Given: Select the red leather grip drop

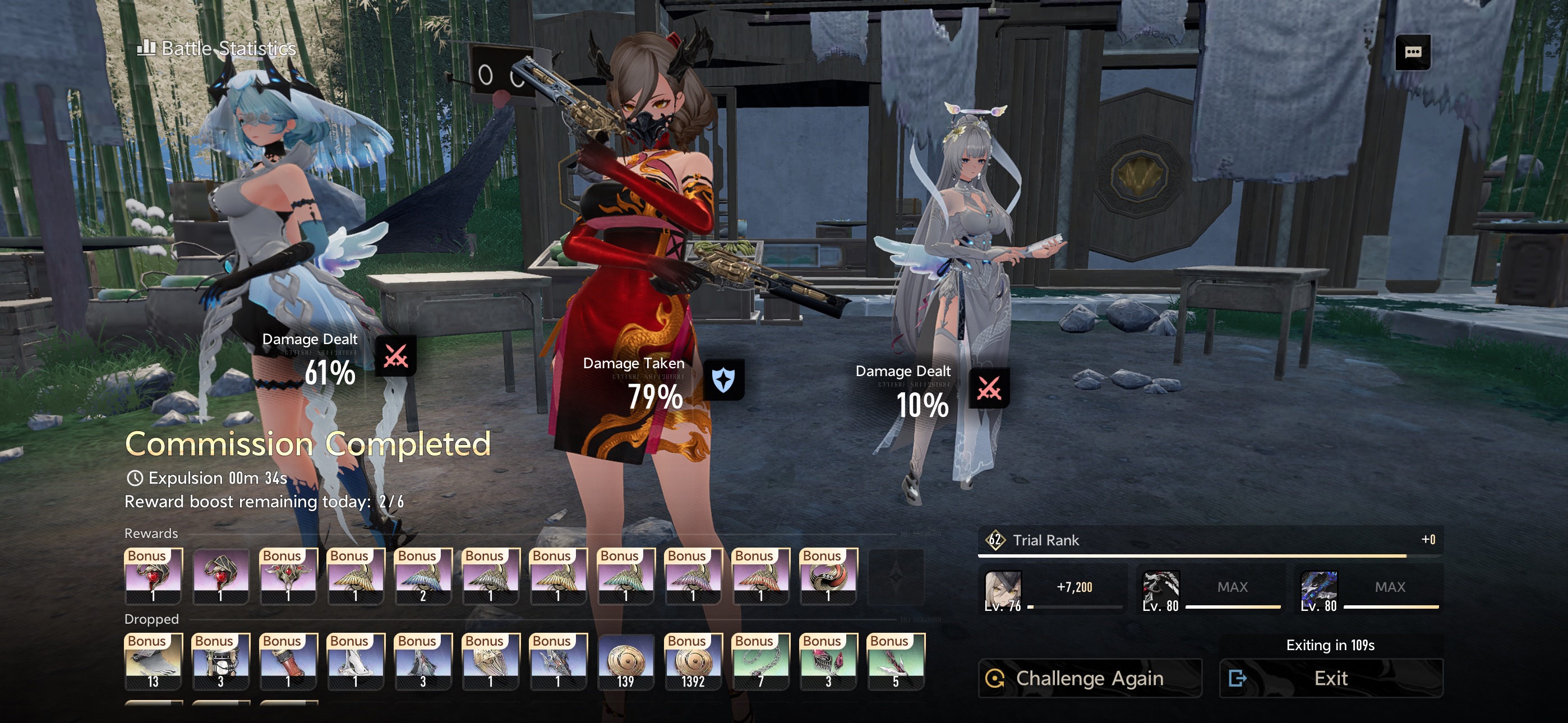Looking at the screenshot, I should [288, 661].
